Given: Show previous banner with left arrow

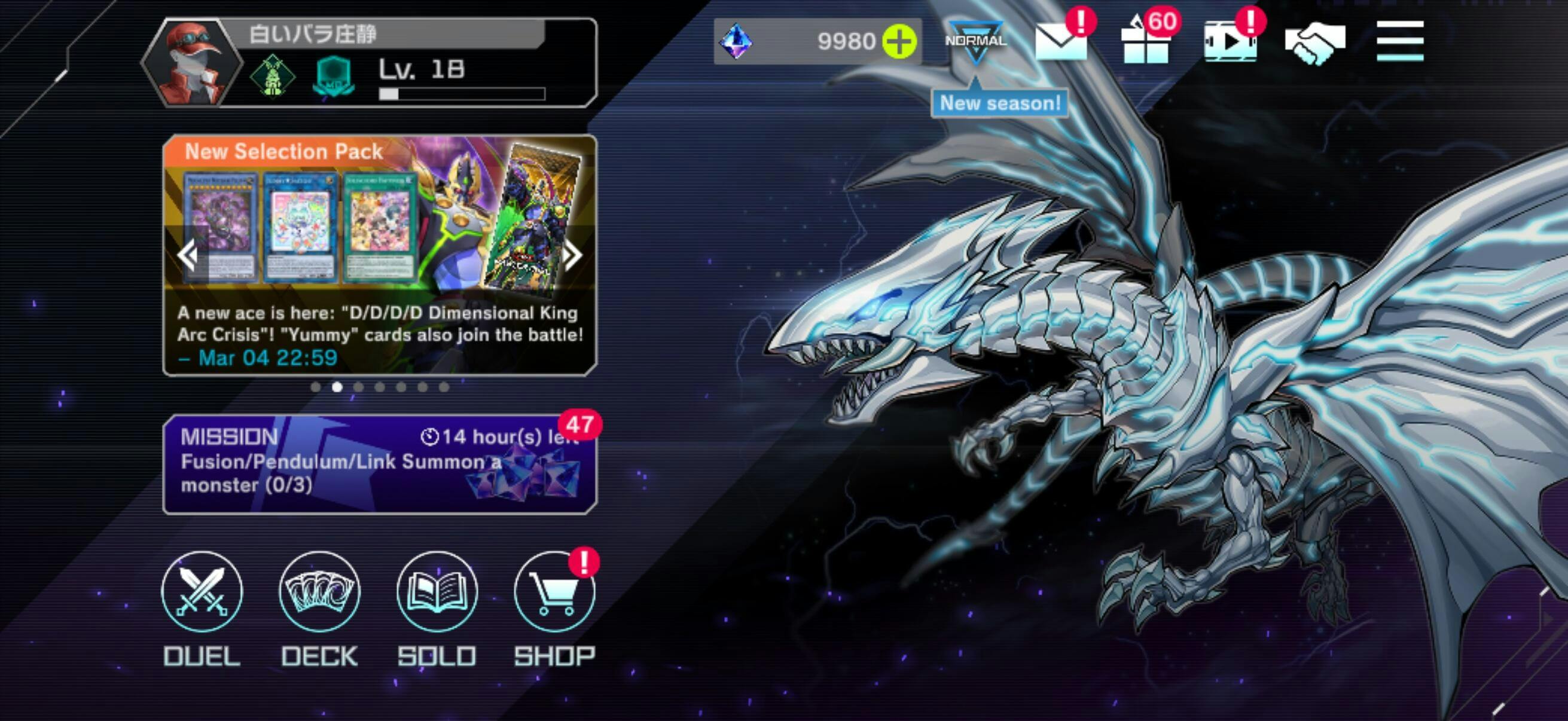Looking at the screenshot, I should pos(188,255).
